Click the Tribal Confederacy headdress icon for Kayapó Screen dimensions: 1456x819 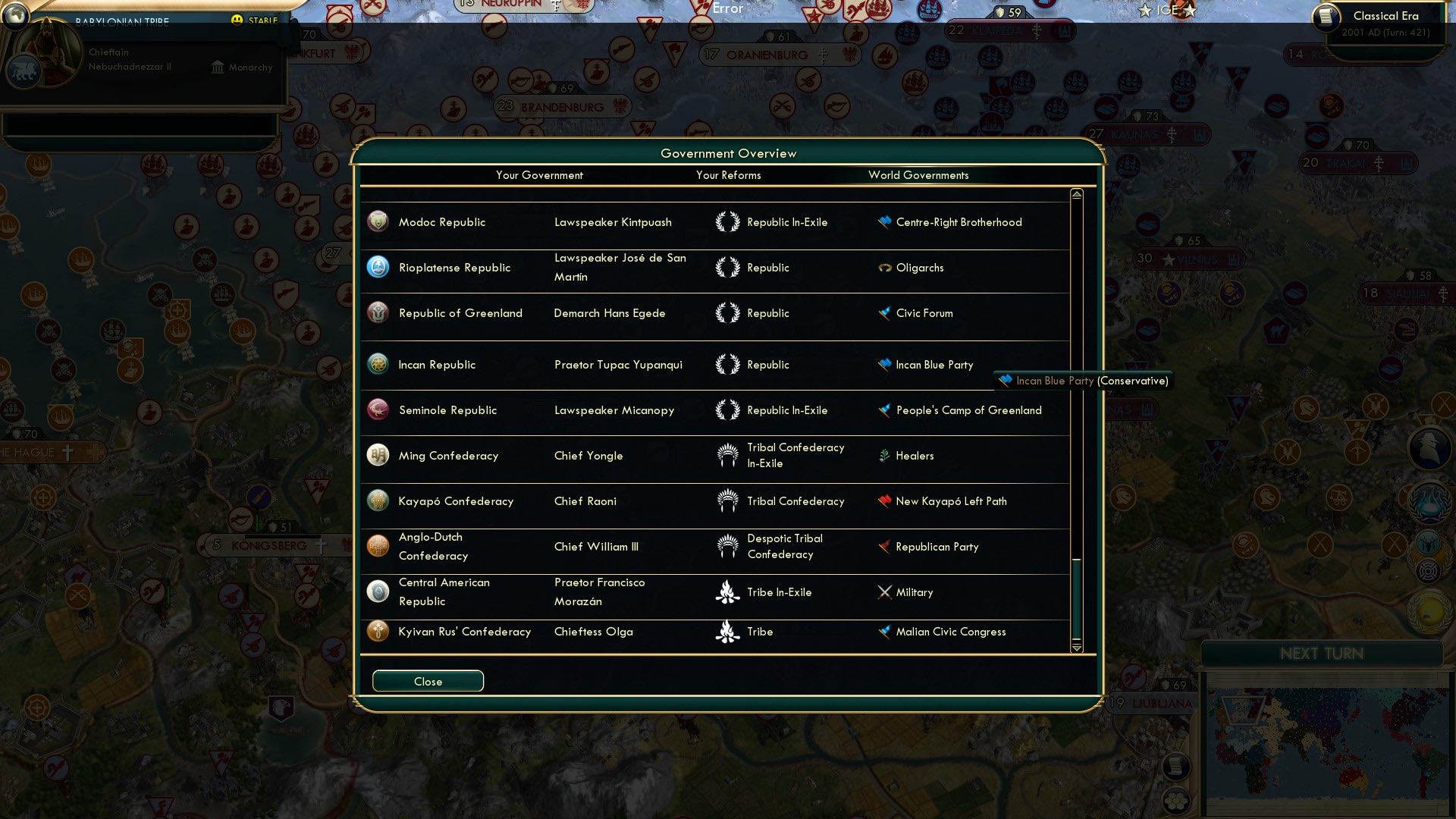point(729,500)
